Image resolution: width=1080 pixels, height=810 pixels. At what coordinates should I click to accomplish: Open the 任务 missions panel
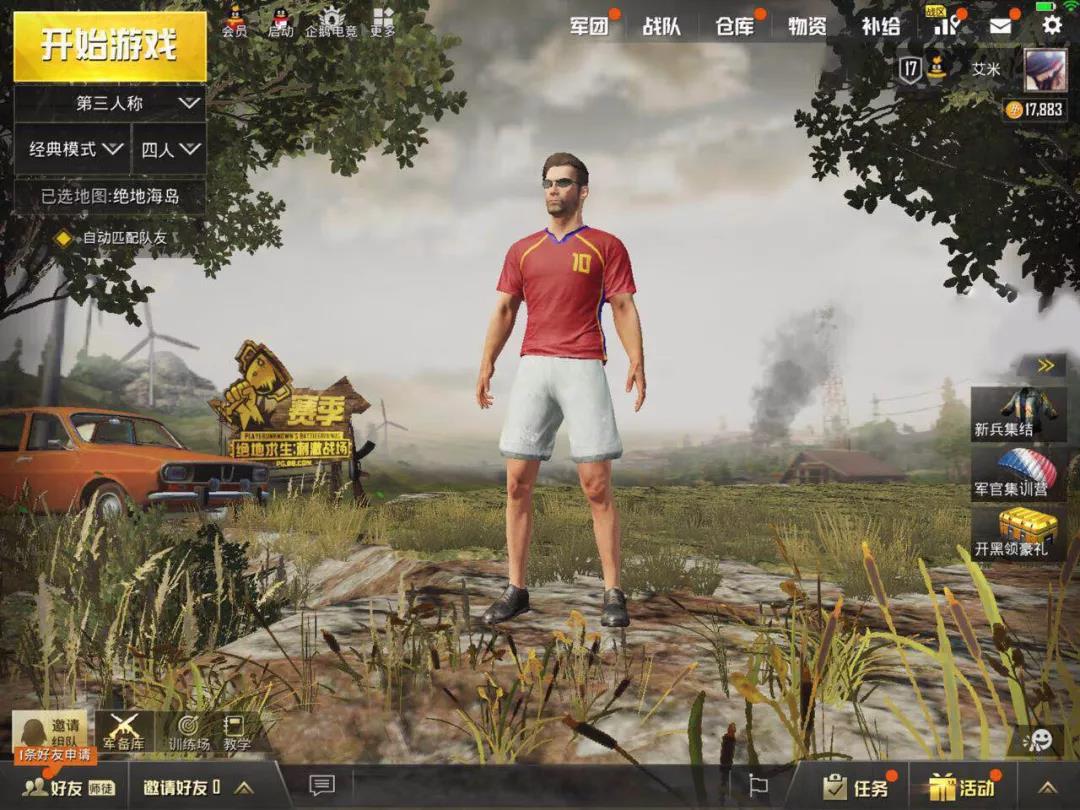point(856,787)
